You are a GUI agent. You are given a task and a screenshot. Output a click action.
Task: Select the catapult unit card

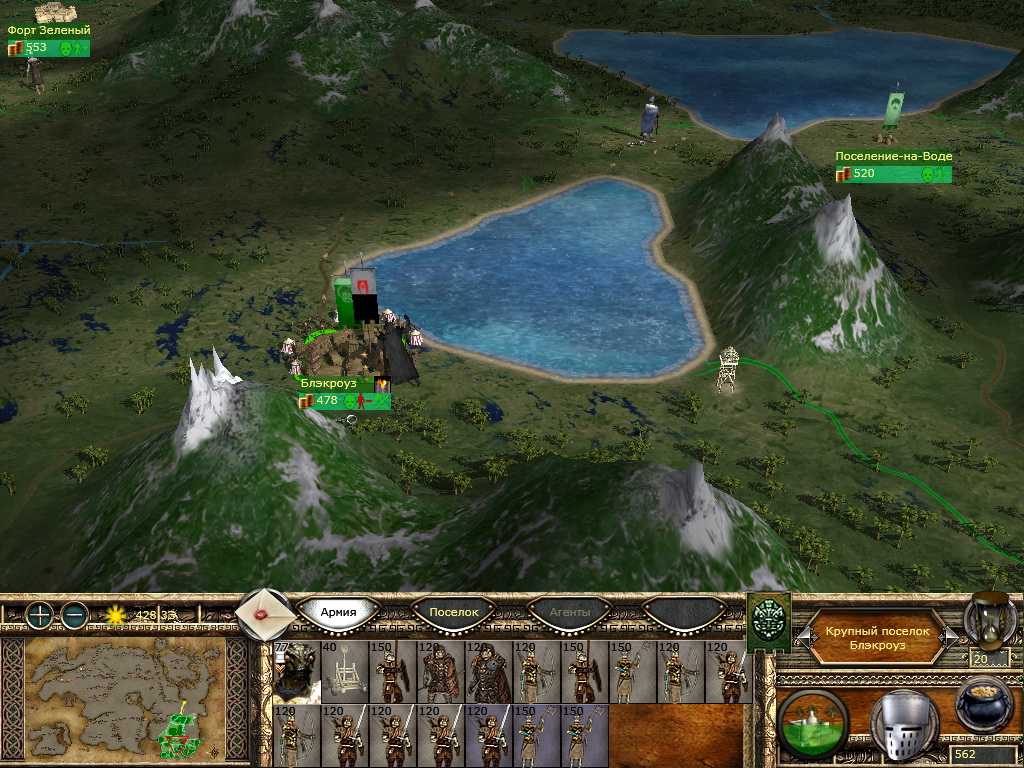344,672
